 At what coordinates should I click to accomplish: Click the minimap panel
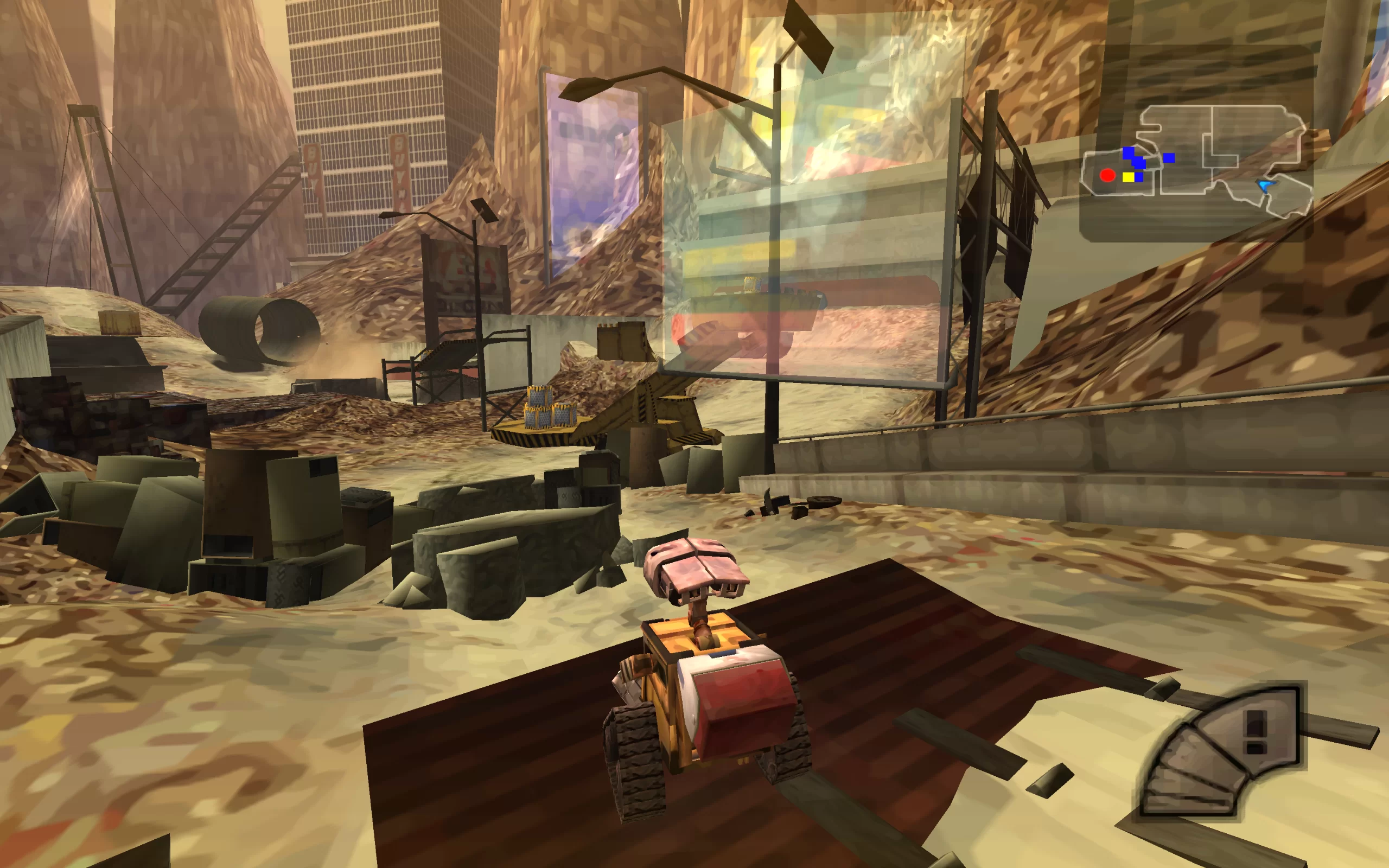click(1197, 144)
